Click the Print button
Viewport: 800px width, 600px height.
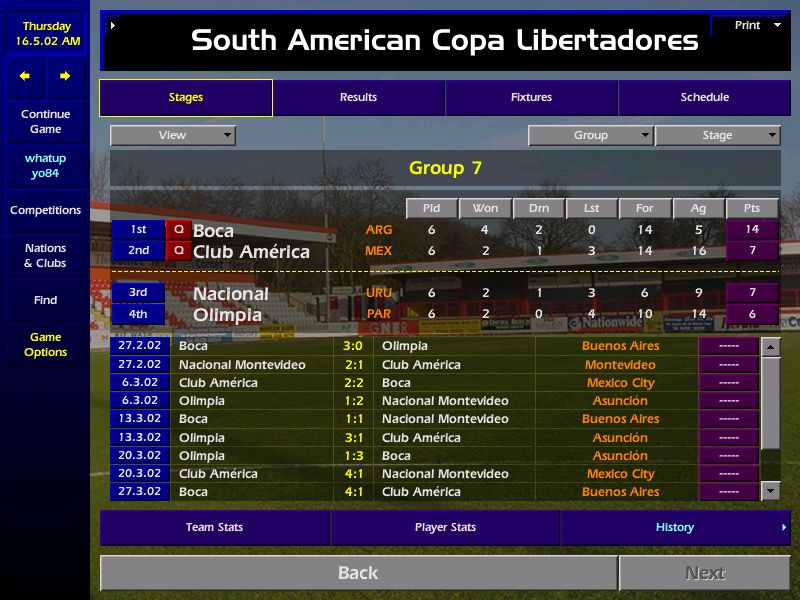749,26
